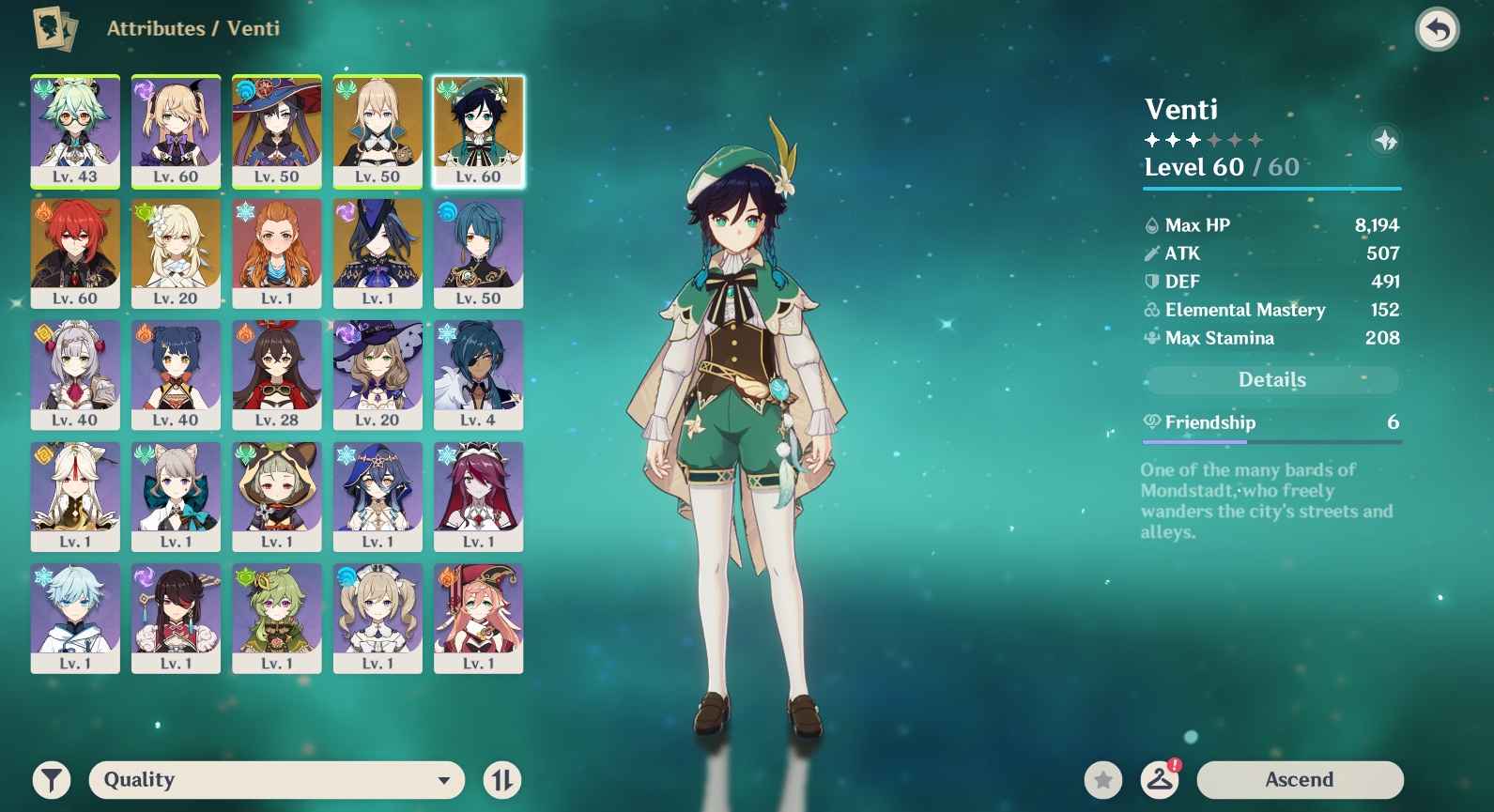The width and height of the screenshot is (1494, 812).
Task: Click the star favorite icon near Ascend
Action: point(1103,779)
